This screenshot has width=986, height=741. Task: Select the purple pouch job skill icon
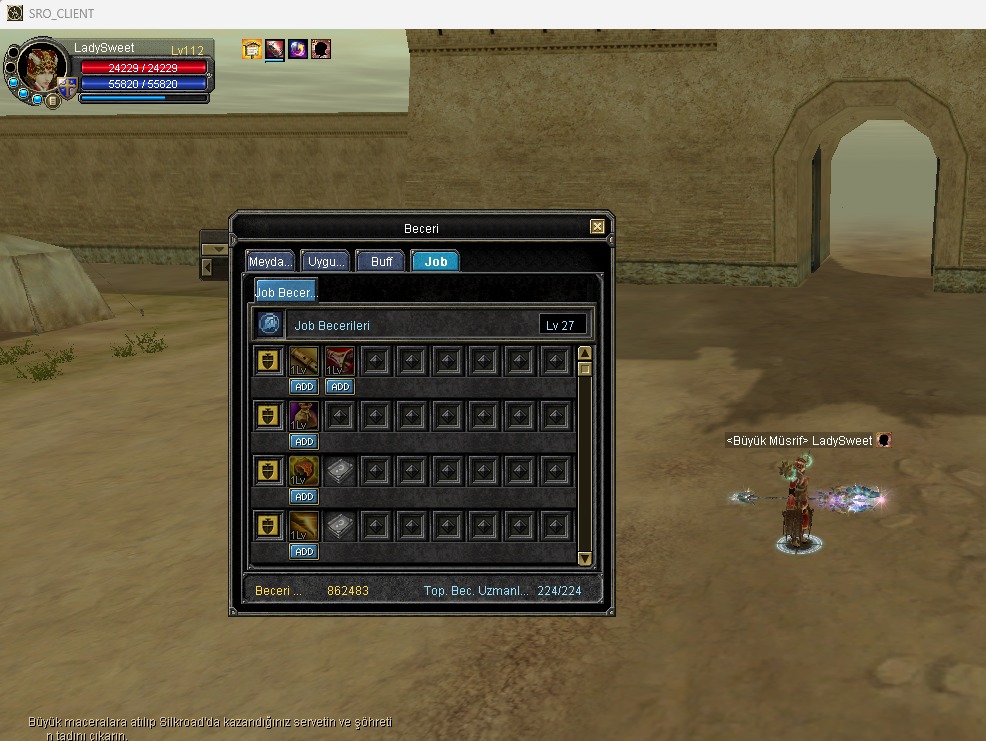click(304, 415)
